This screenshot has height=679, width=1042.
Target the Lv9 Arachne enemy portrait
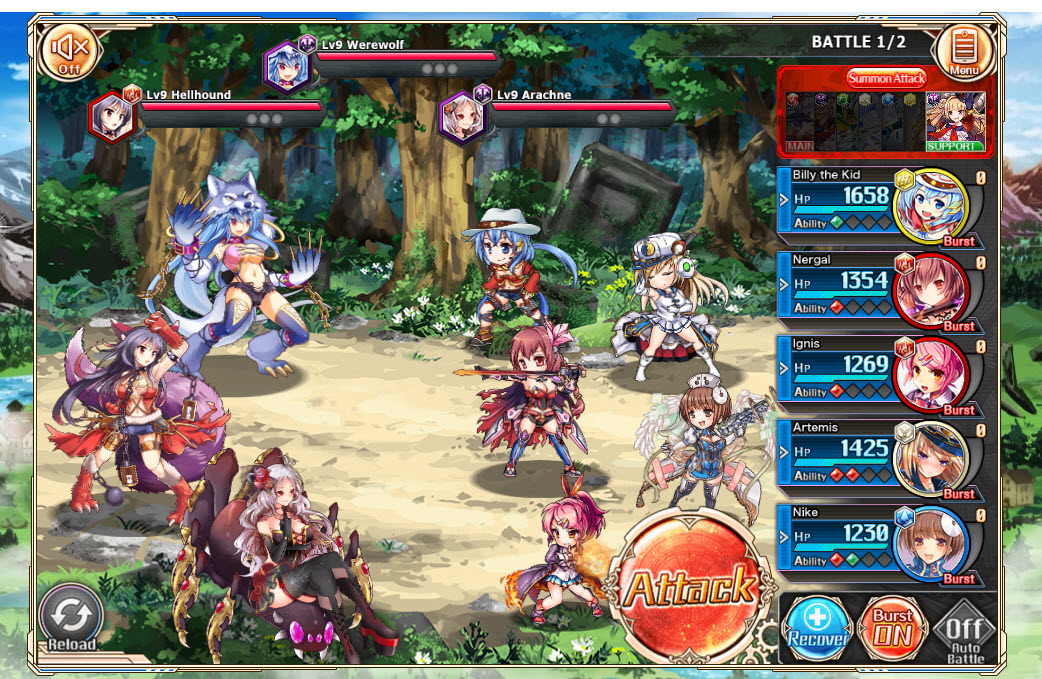tap(463, 116)
